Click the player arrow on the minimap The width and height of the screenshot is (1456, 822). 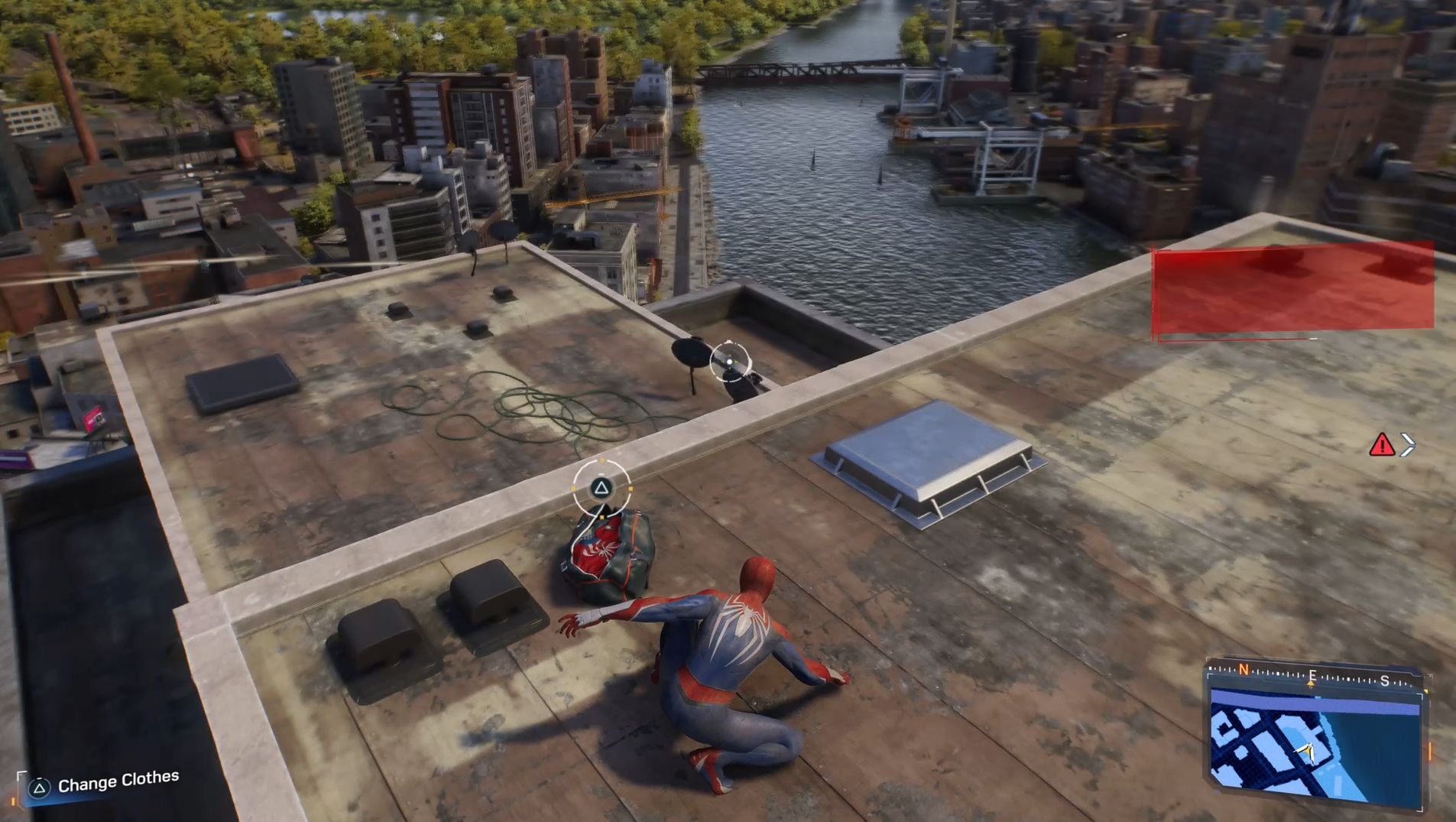coord(1306,752)
